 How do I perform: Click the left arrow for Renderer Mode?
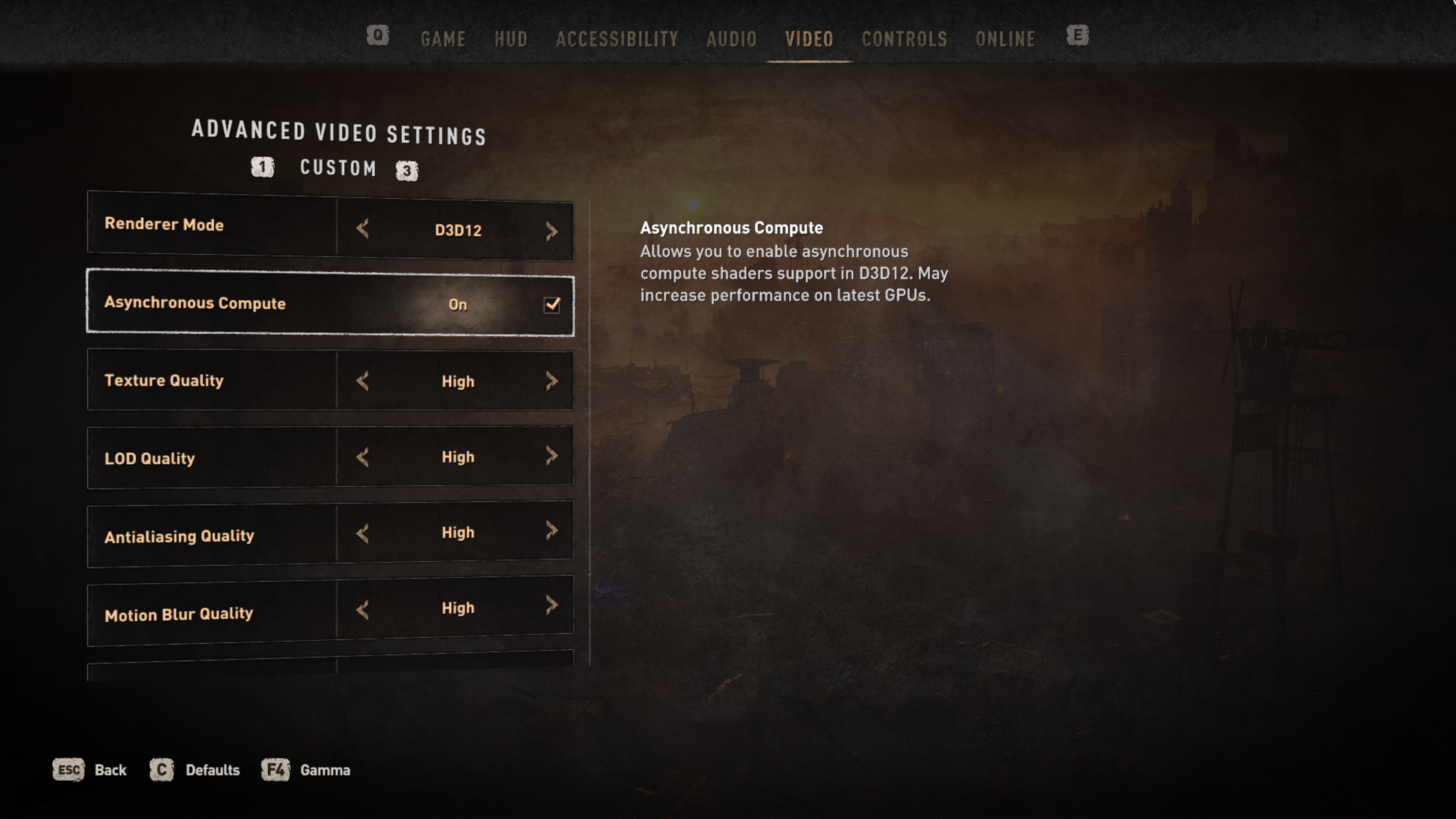363,229
